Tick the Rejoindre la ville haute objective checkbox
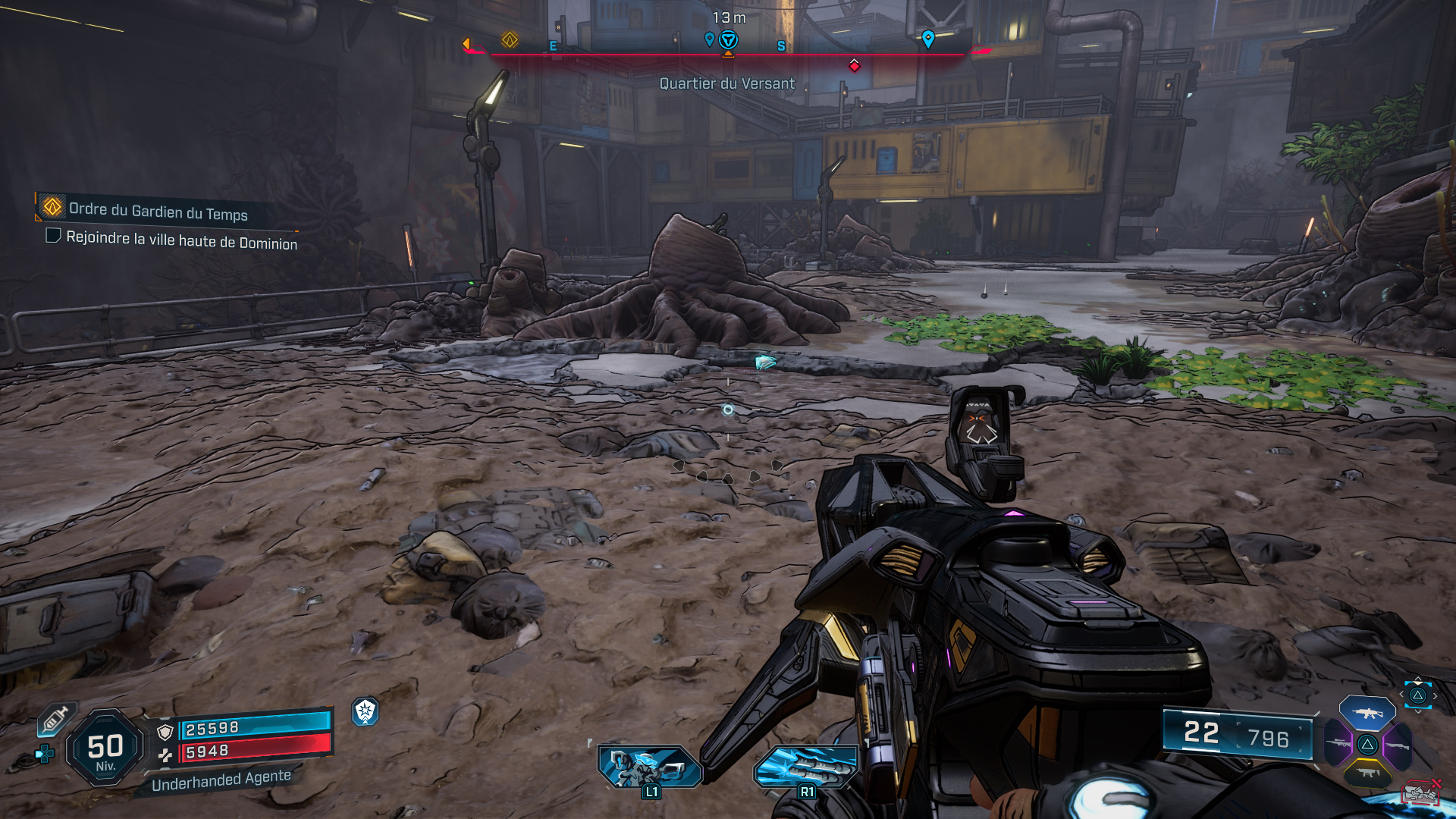 53,236
